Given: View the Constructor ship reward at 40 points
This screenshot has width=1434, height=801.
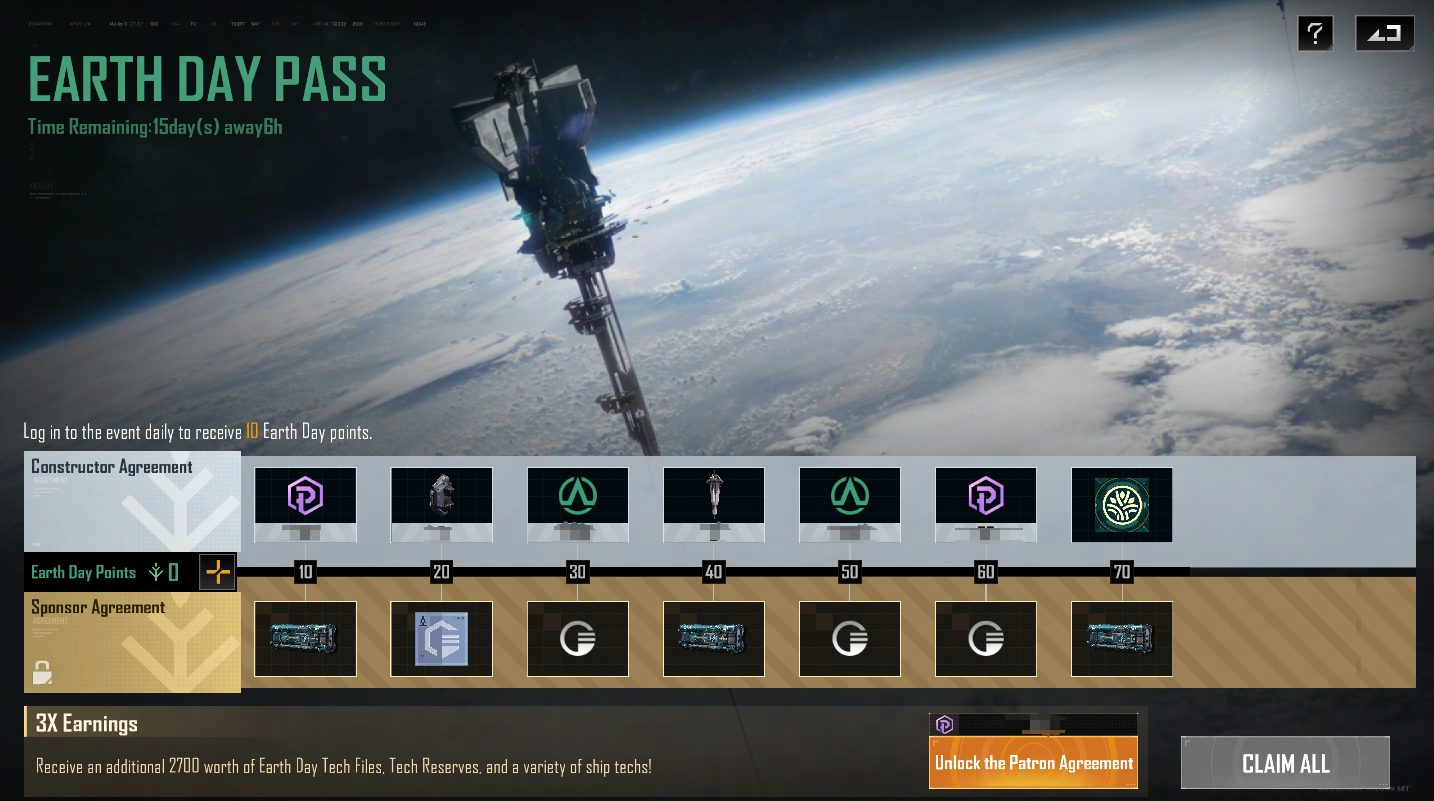Looking at the screenshot, I should [x=713, y=496].
